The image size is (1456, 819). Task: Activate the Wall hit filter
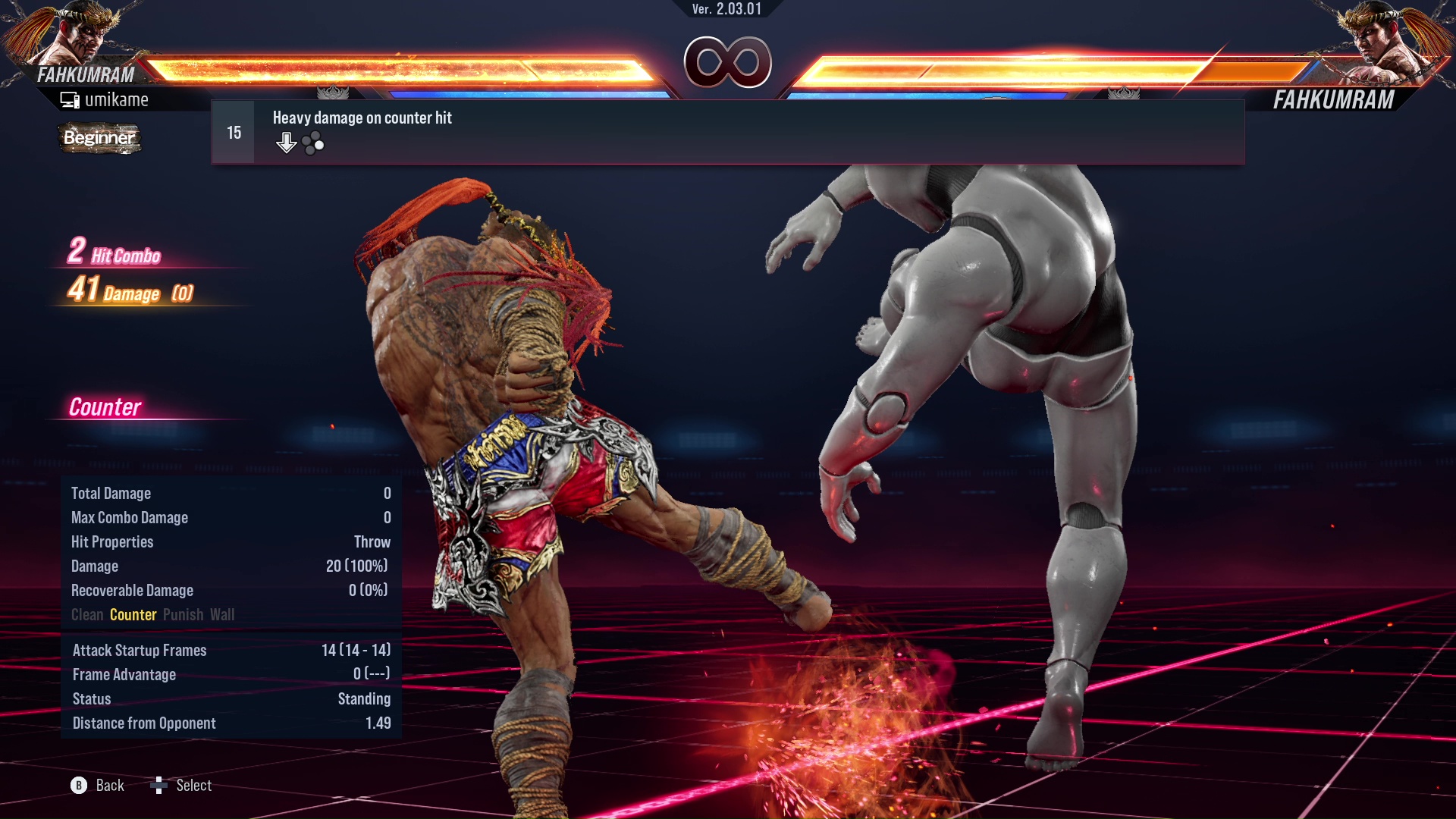click(224, 614)
